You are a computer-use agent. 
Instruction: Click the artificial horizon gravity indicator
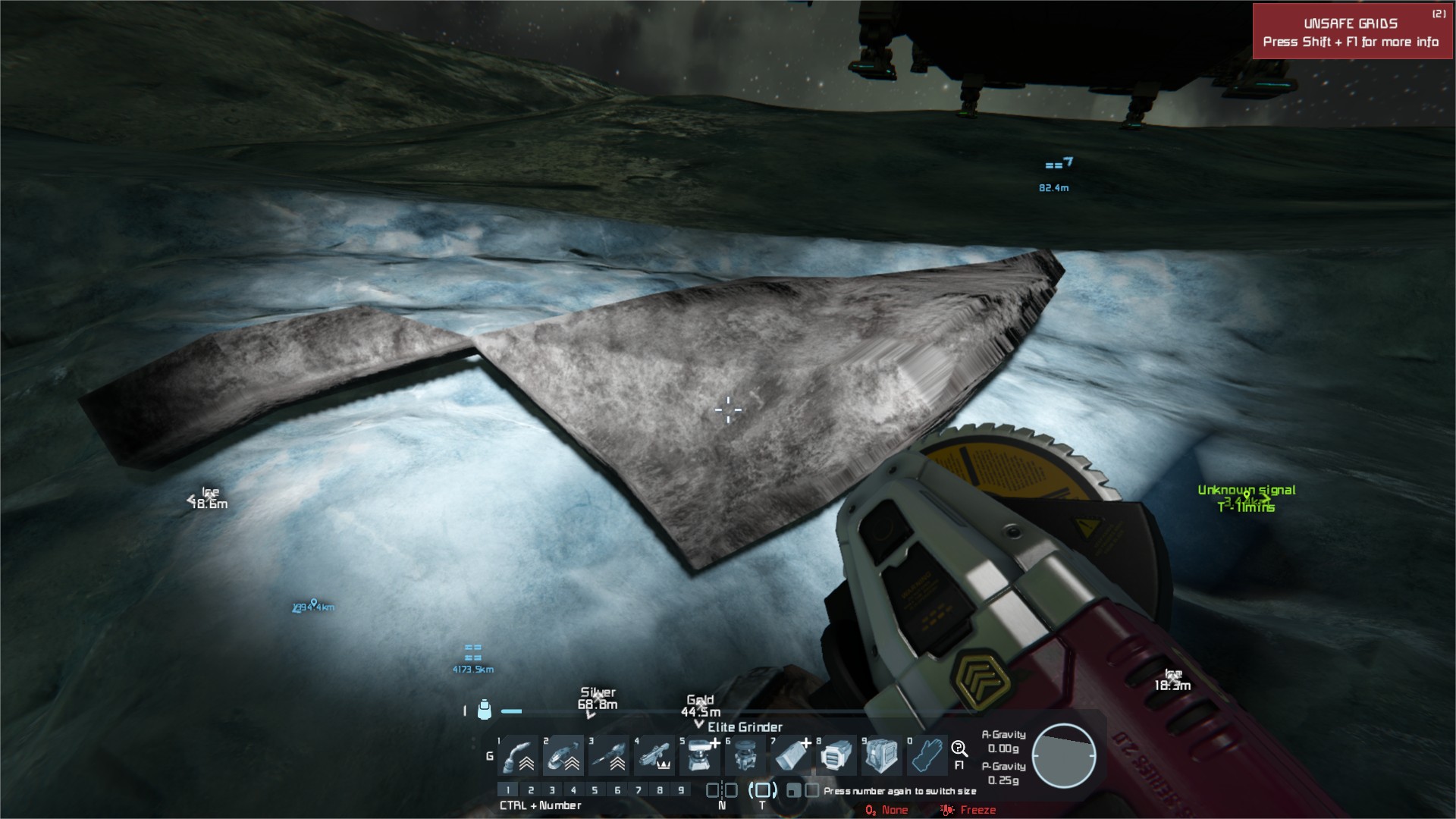click(1064, 756)
